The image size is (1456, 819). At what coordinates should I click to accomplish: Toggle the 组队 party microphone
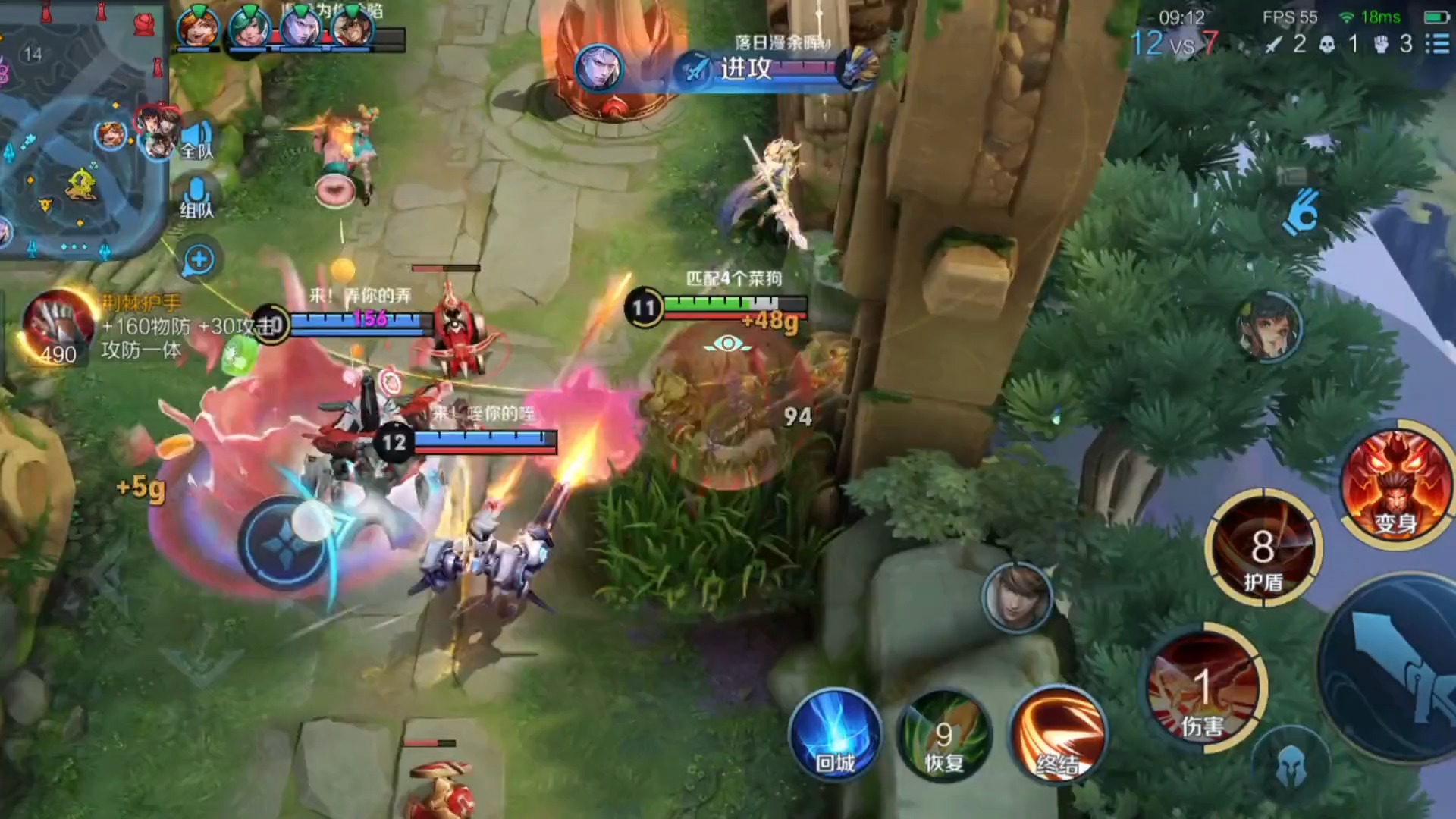196,199
